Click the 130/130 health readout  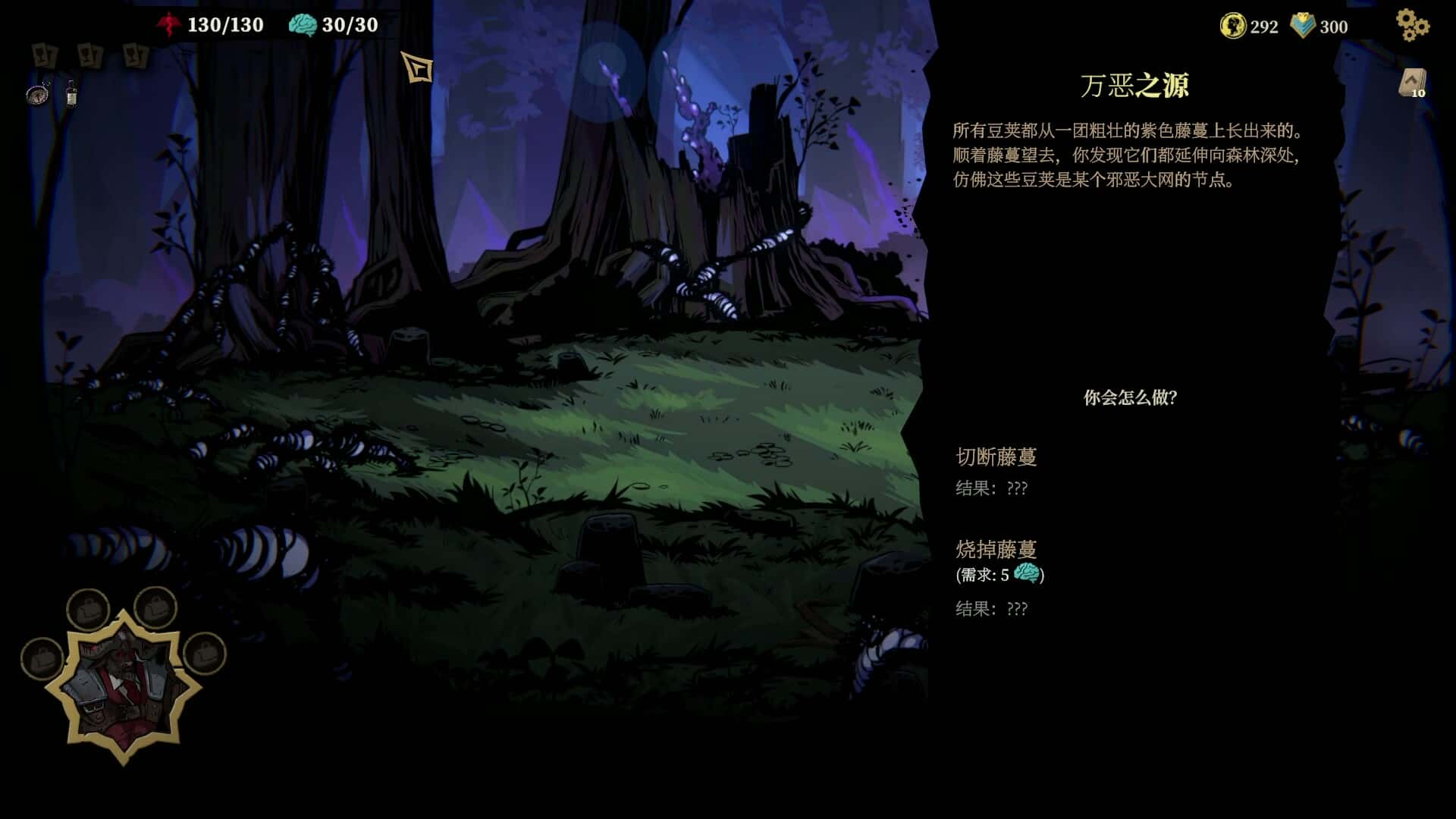pos(227,25)
